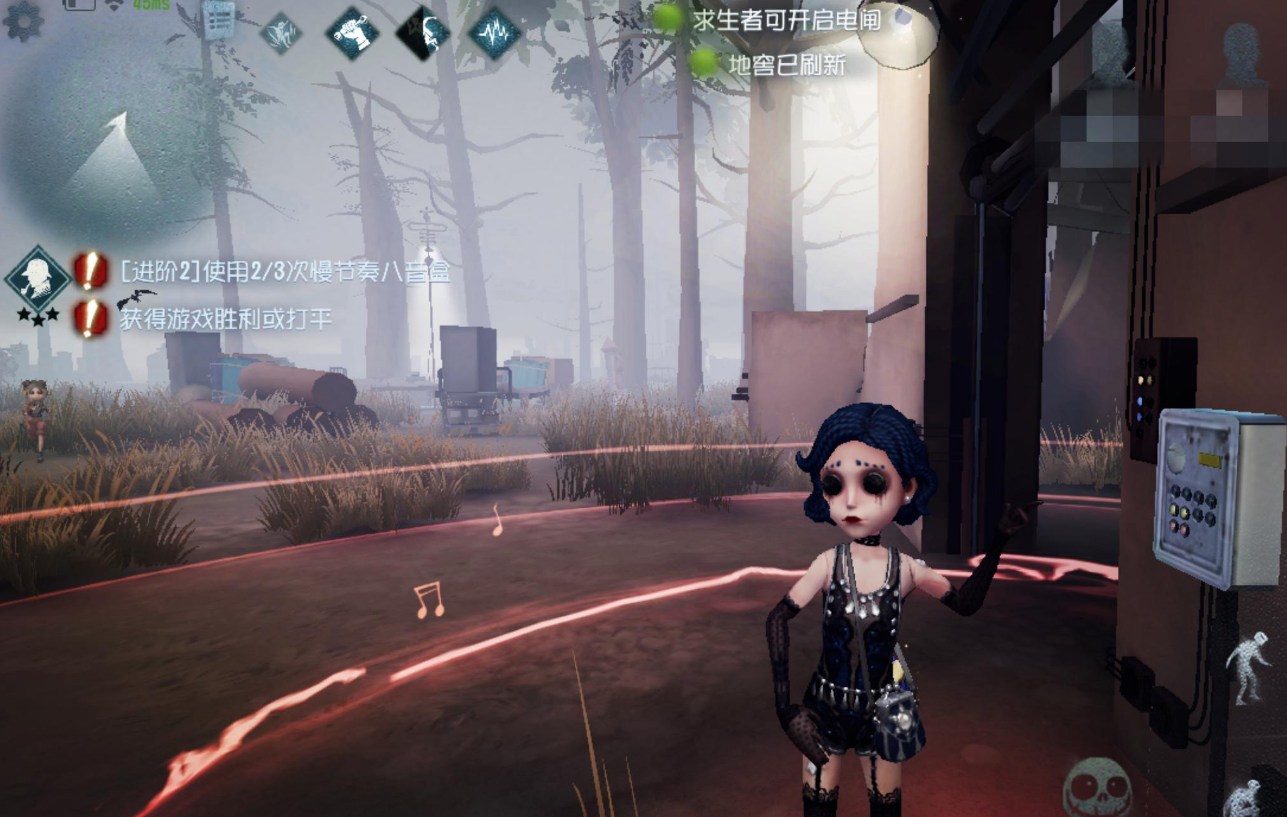Viewport: 1287px width, 817px height.
Task: Activate the crouching figure stance button
Action: (x=1244, y=797)
